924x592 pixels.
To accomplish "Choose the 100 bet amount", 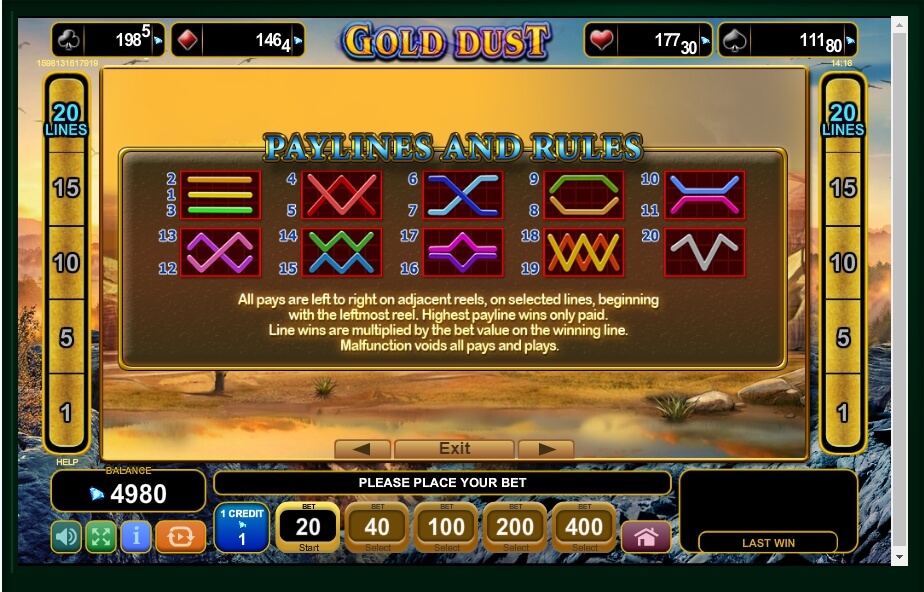I will click(446, 527).
